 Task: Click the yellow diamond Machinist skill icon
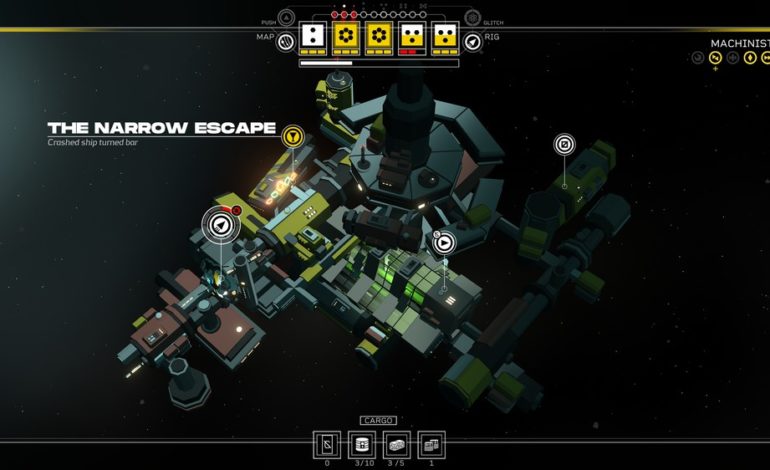coord(751,58)
